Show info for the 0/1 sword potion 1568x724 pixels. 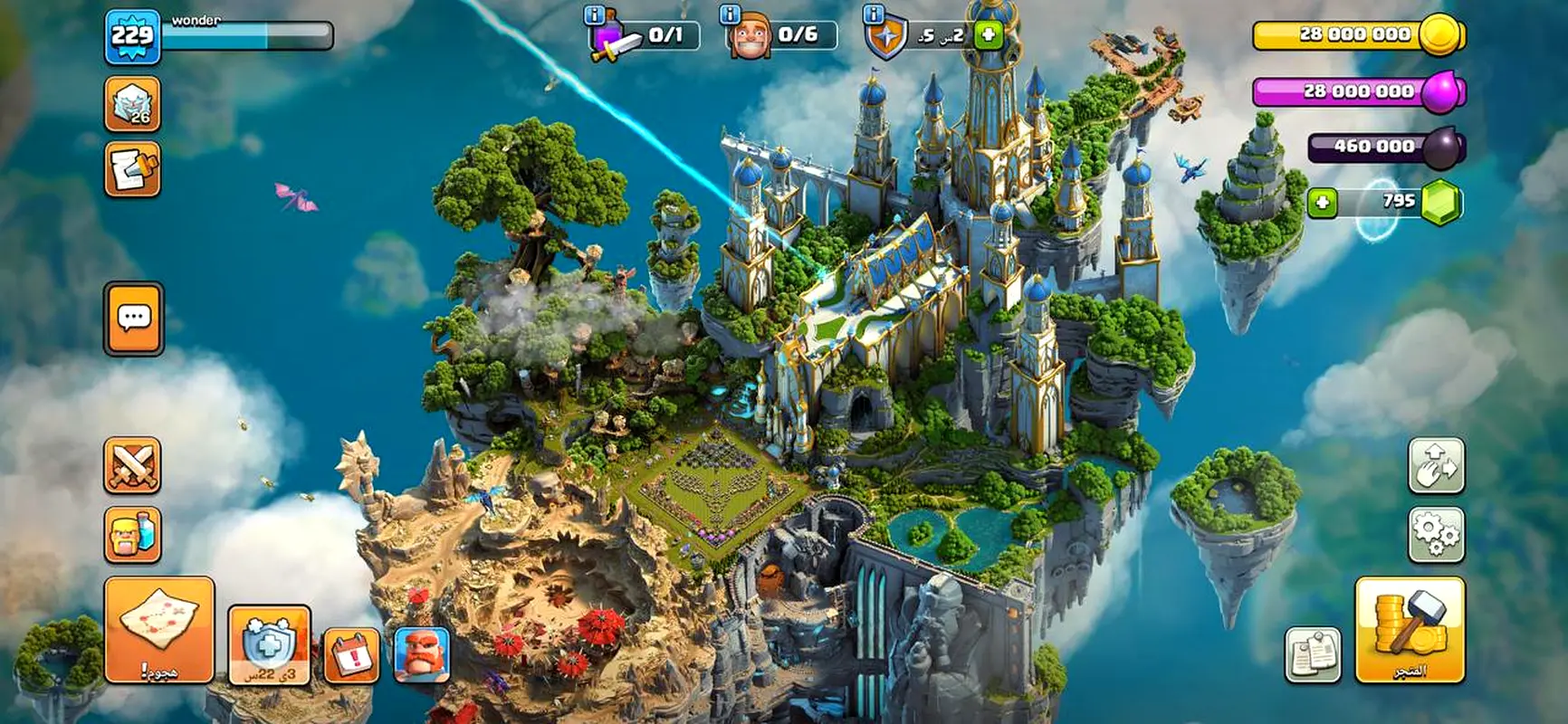(595, 14)
